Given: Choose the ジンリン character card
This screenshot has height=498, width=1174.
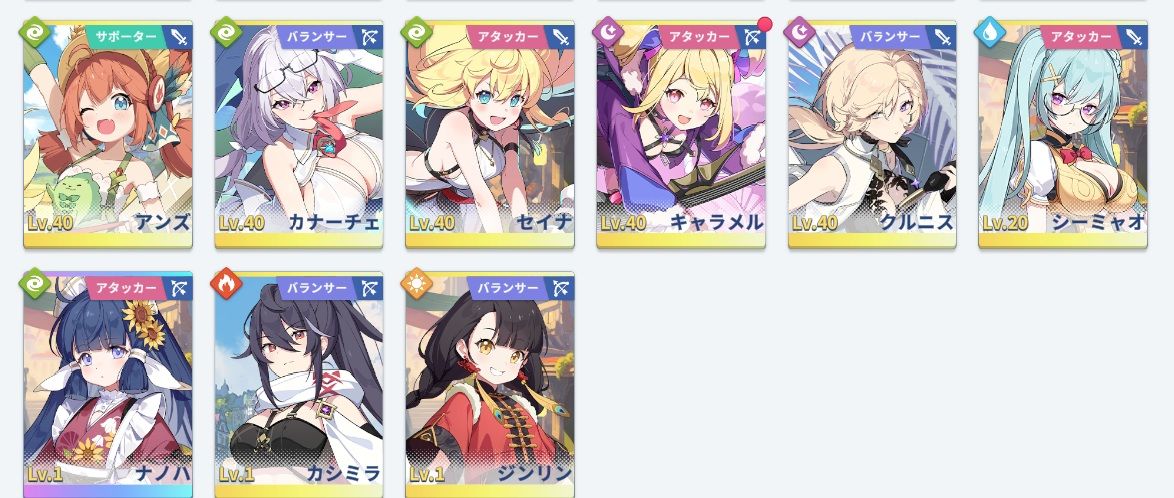Looking at the screenshot, I should (490, 385).
